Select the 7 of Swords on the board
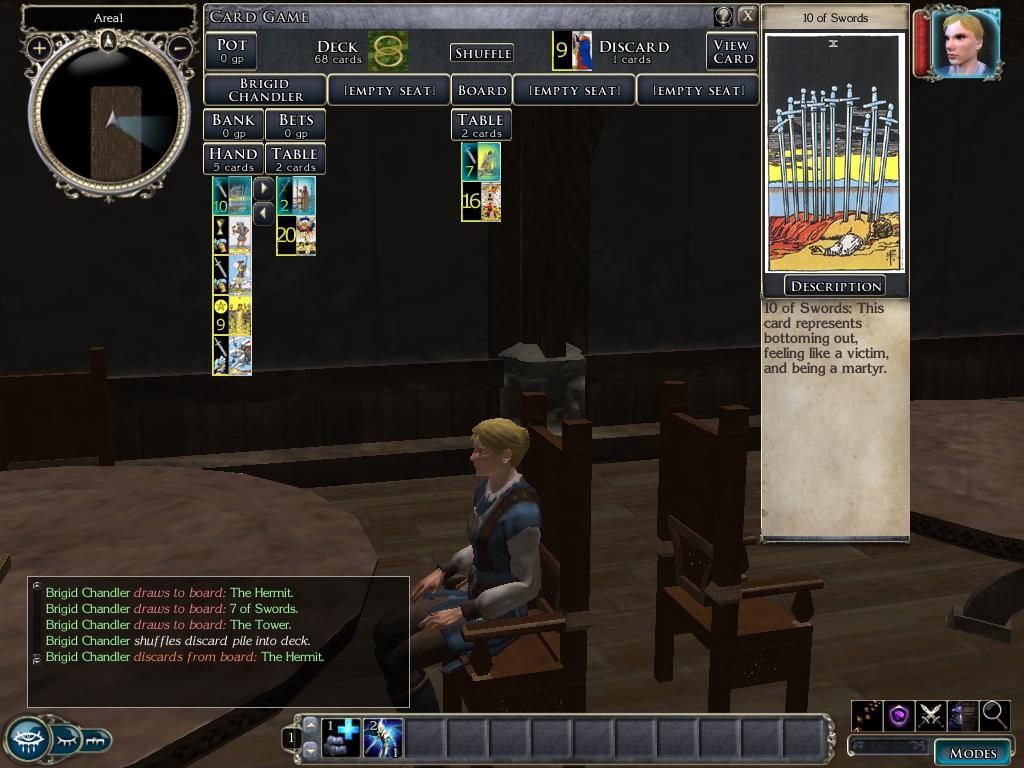This screenshot has height=768, width=1024. (x=480, y=162)
